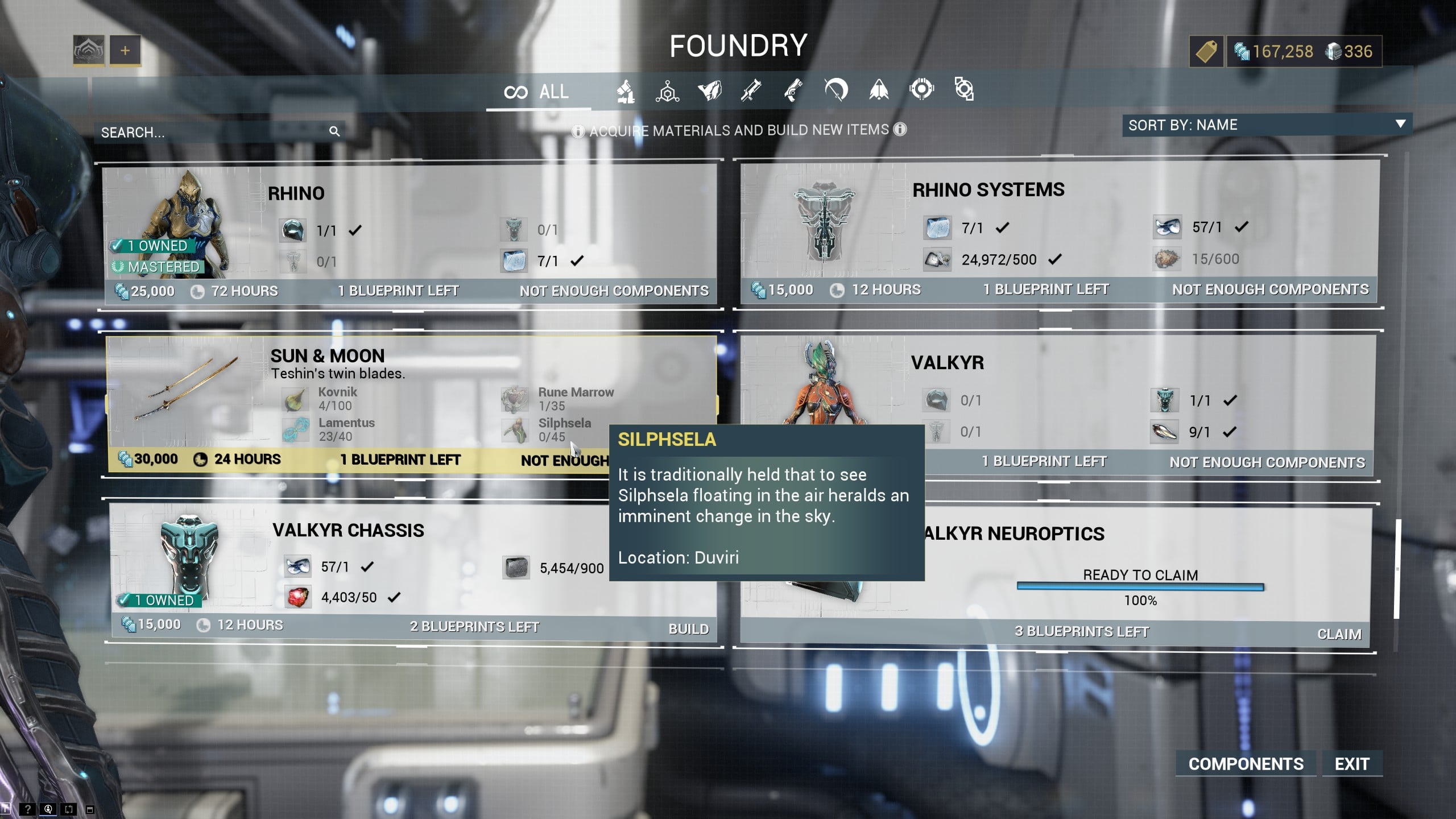Switch to the ALL foundry tab
This screenshot has width=1456, height=819.
[538, 91]
